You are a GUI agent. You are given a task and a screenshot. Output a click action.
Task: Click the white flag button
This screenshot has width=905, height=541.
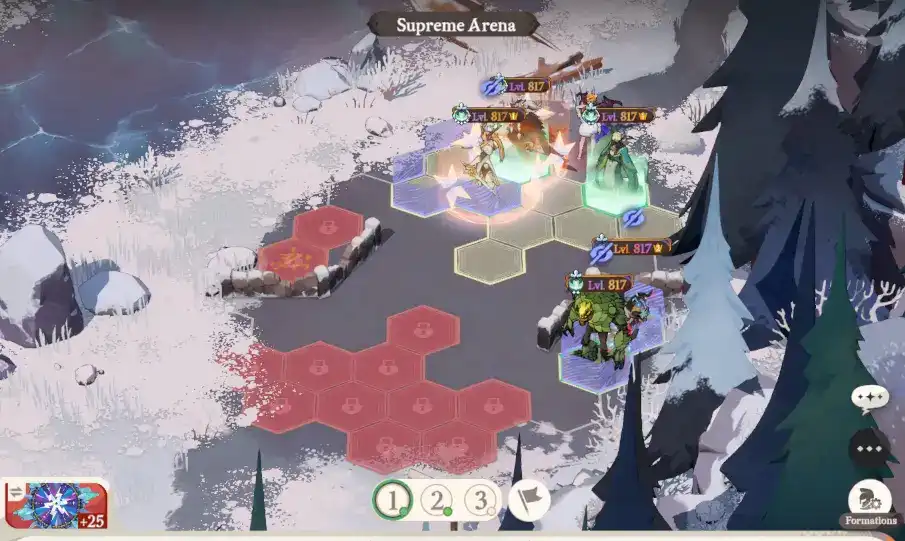(529, 499)
